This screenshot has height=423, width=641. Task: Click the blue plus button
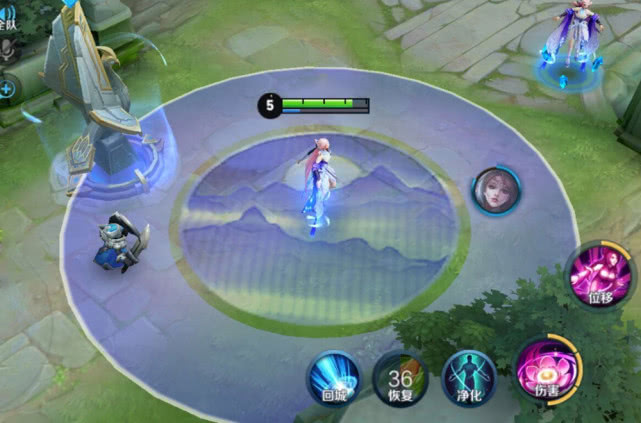[x=6, y=90]
